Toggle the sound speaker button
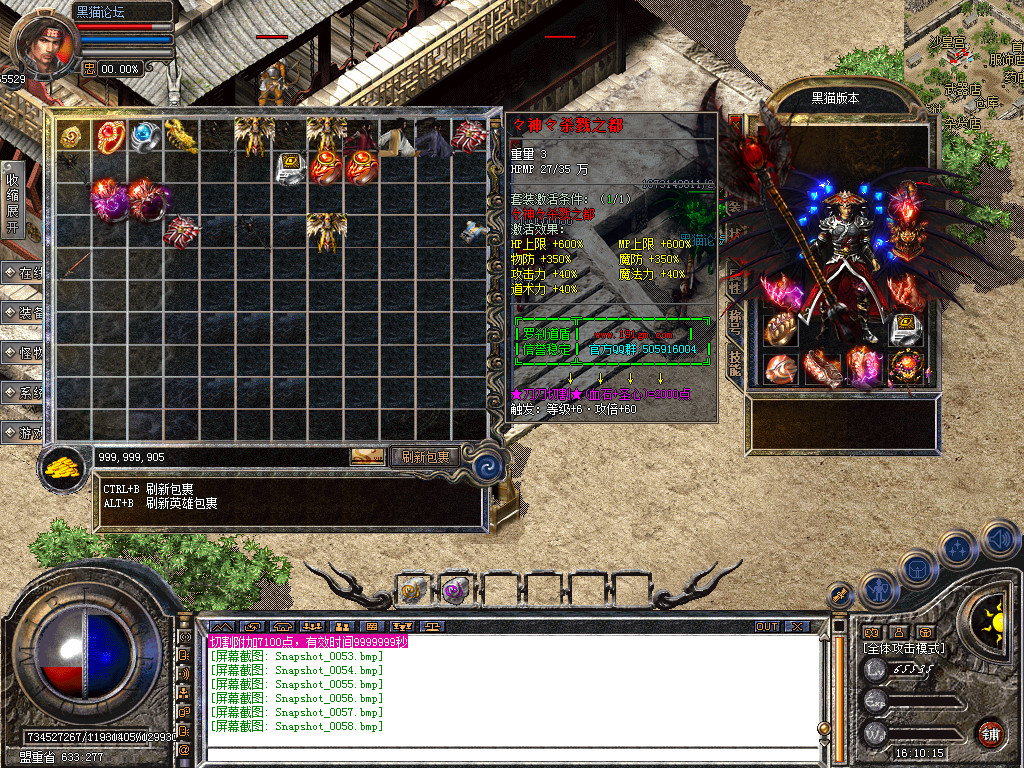This screenshot has height=768, width=1024. [x=1000, y=541]
